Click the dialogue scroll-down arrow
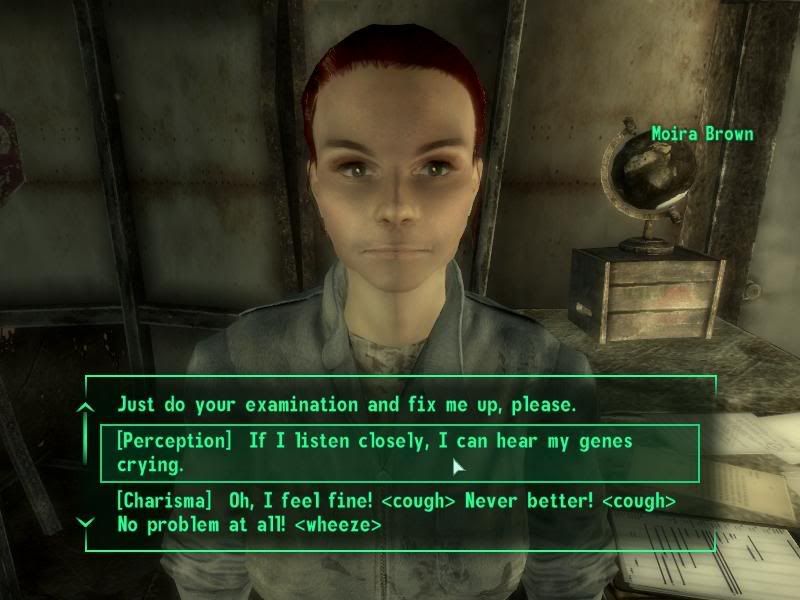Viewport: 800px width, 600px height. (x=86, y=522)
